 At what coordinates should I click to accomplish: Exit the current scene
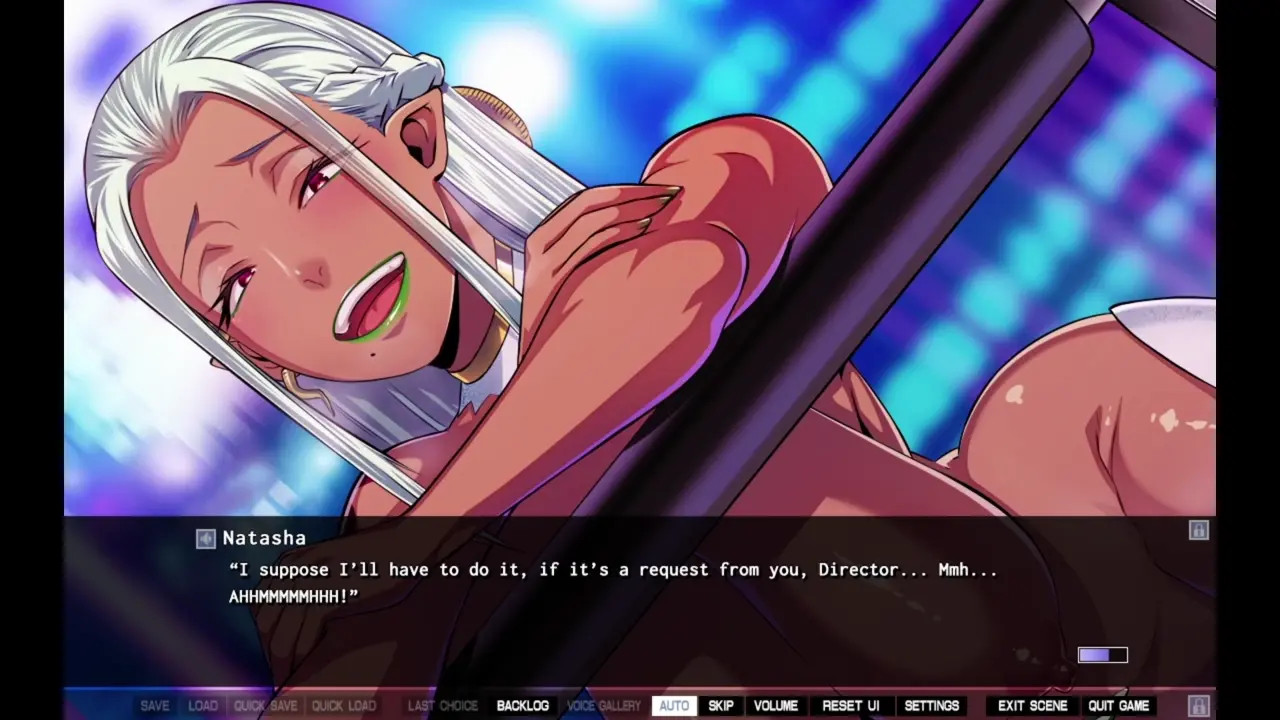(x=1033, y=706)
